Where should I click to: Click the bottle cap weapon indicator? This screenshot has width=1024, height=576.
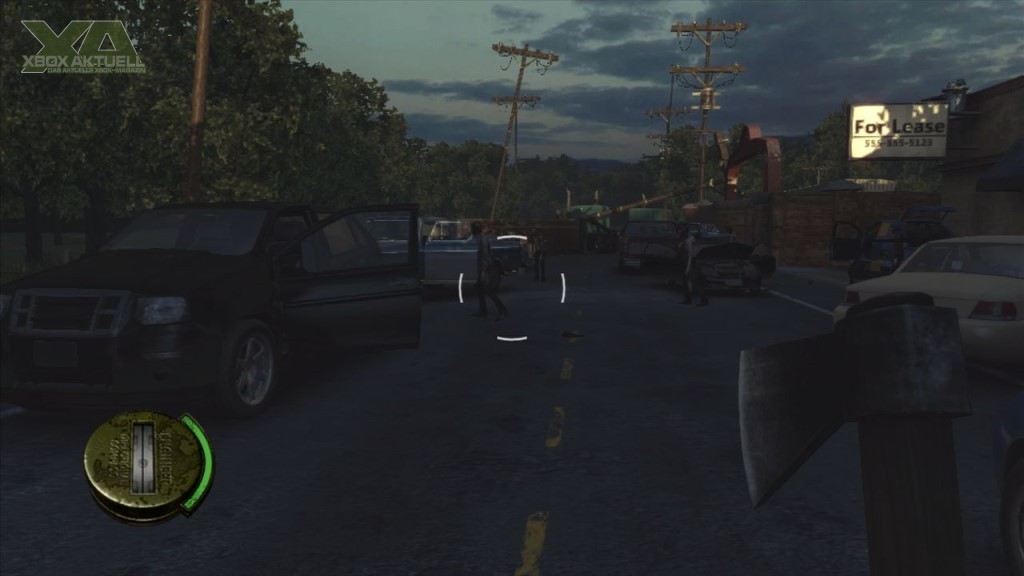tap(142, 464)
